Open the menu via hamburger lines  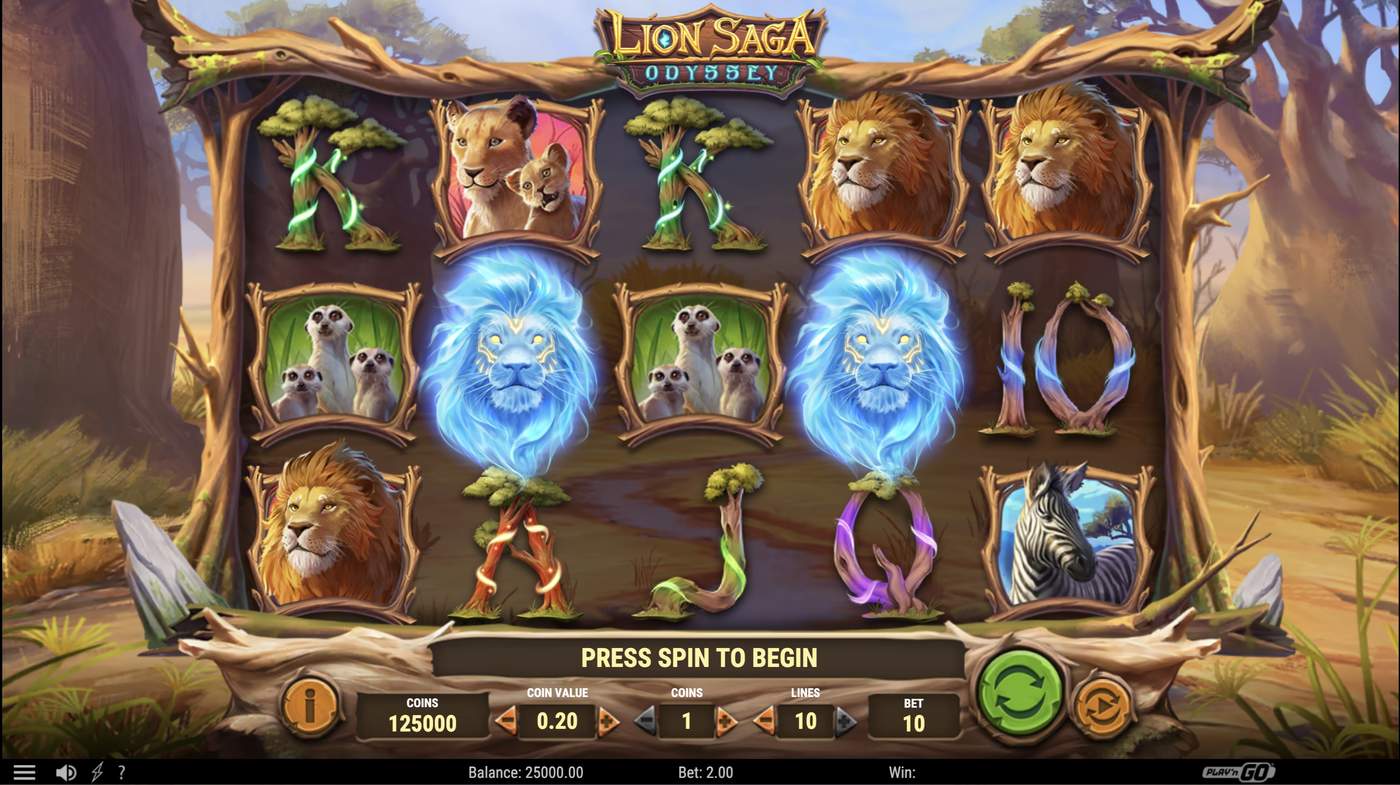(24, 770)
